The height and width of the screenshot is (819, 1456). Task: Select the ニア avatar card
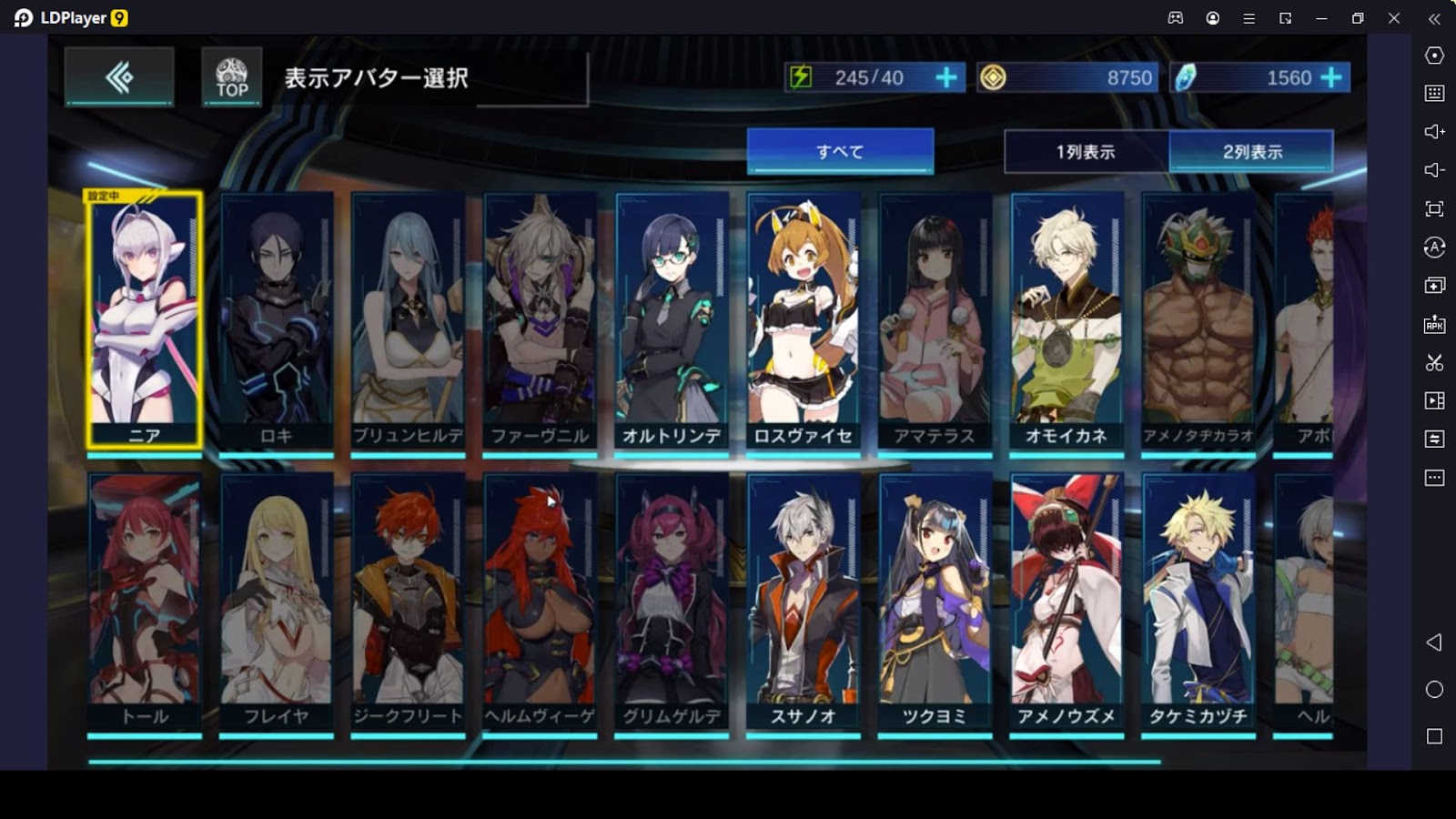point(145,318)
